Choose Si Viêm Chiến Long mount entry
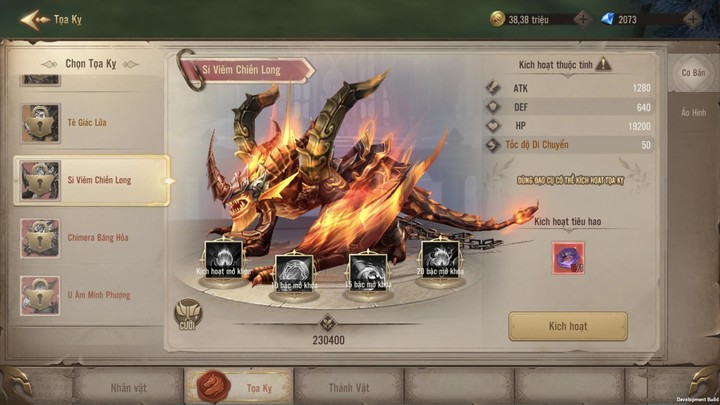Viewport: 720px width, 405px height. coord(92,180)
